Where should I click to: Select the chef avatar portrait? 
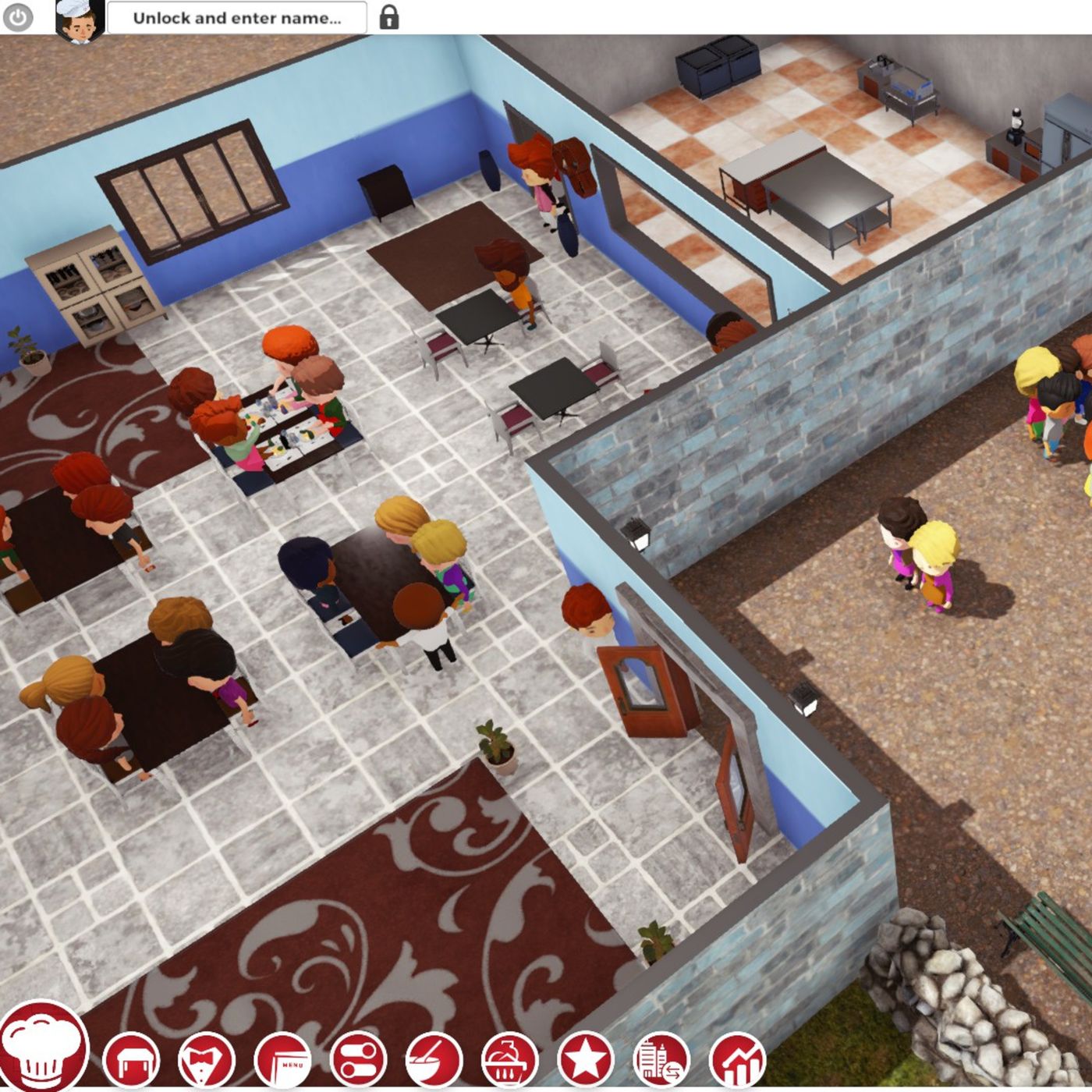[80, 19]
